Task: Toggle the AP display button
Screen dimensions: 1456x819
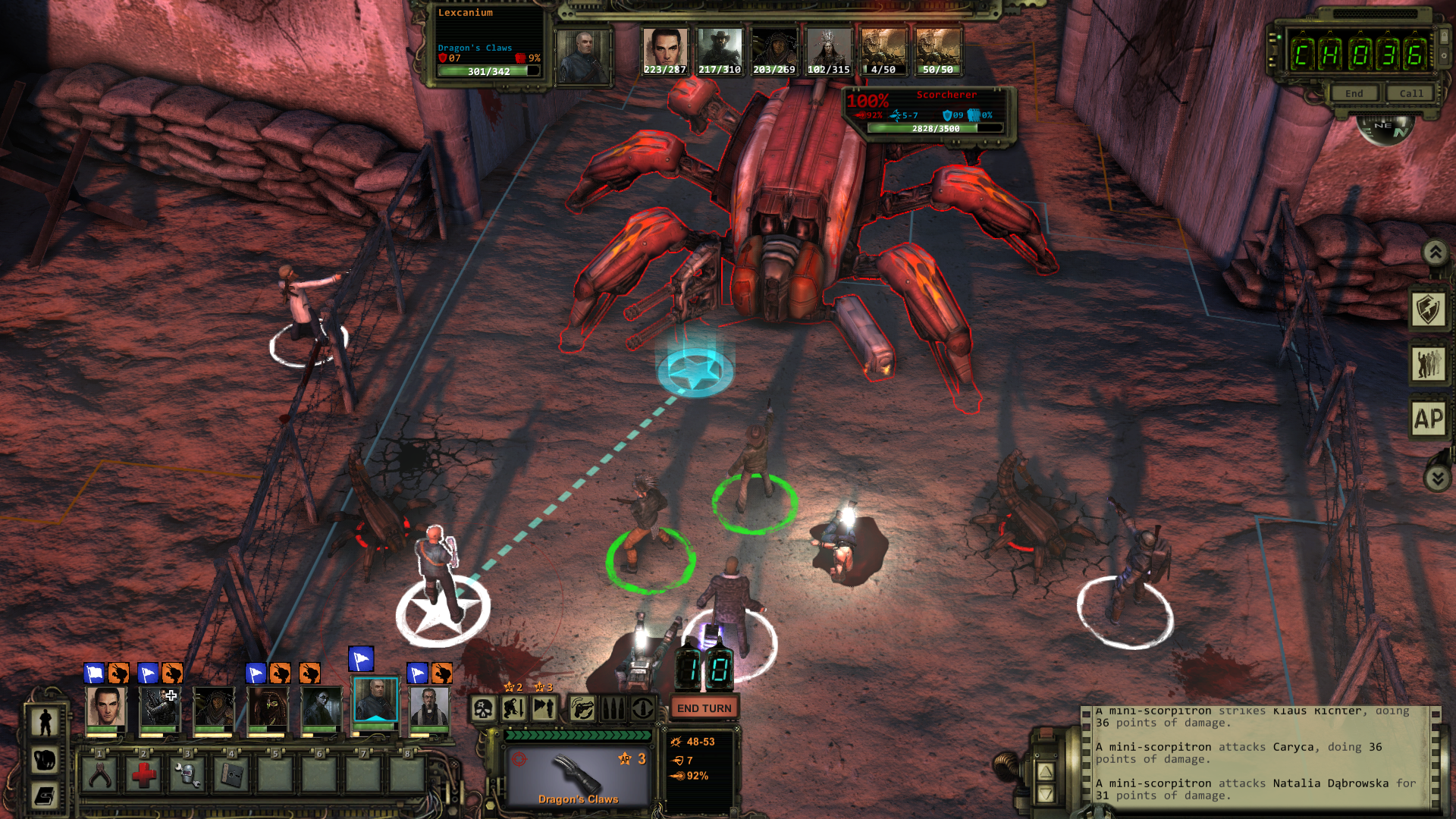Action: (x=1429, y=418)
